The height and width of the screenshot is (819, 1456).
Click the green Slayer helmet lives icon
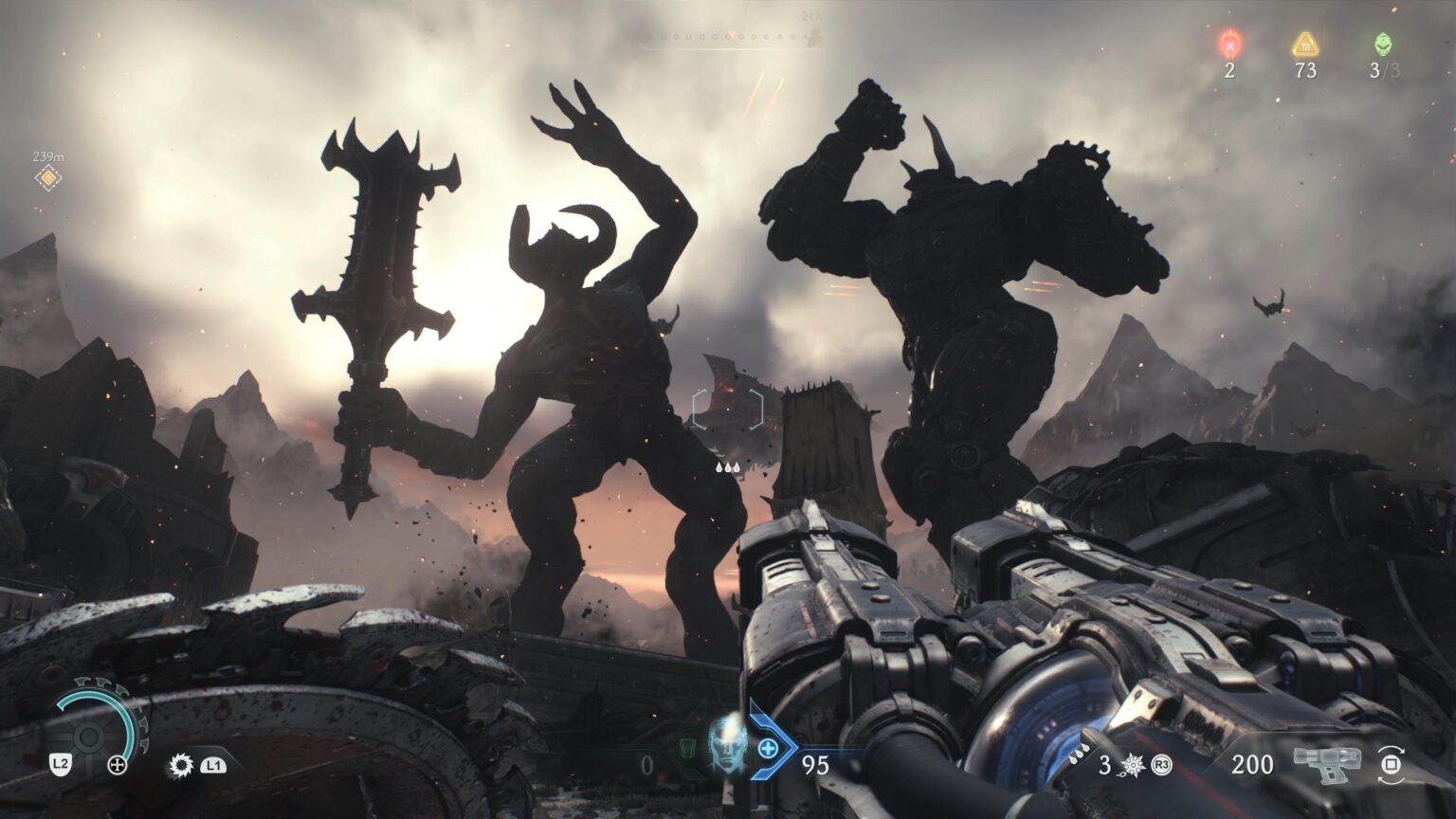coord(1383,44)
